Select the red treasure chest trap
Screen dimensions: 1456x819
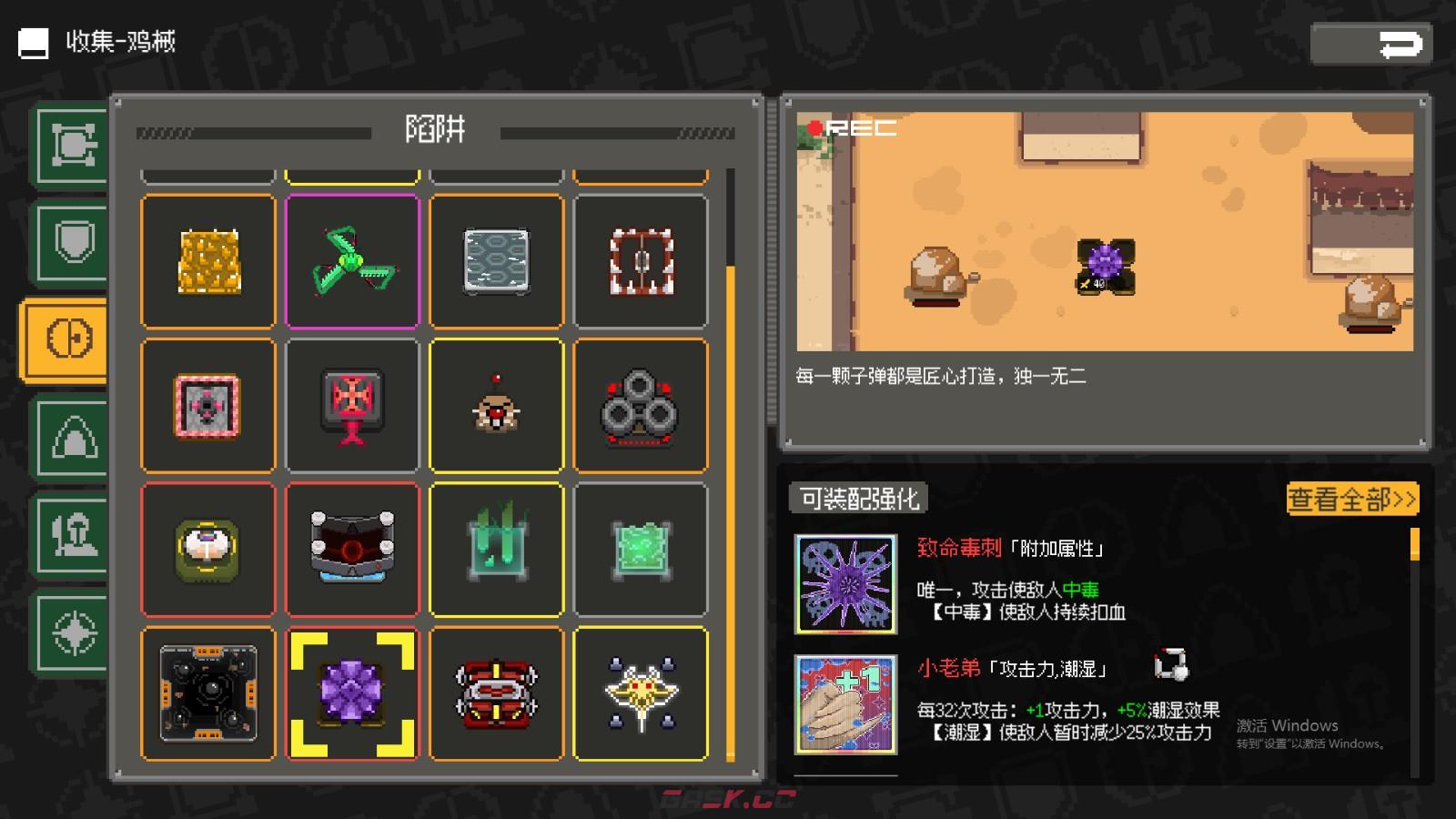(496, 694)
